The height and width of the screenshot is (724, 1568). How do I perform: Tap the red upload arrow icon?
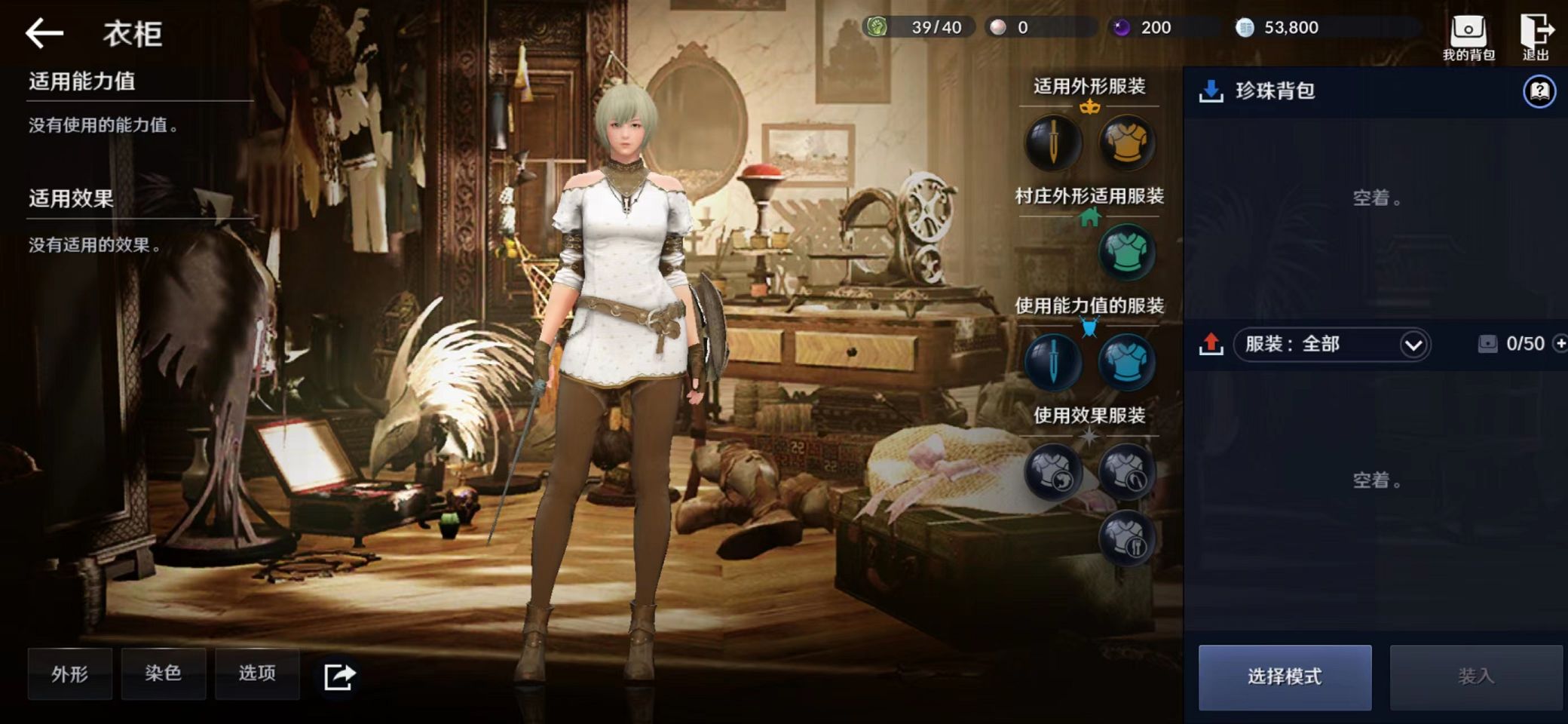pos(1211,344)
